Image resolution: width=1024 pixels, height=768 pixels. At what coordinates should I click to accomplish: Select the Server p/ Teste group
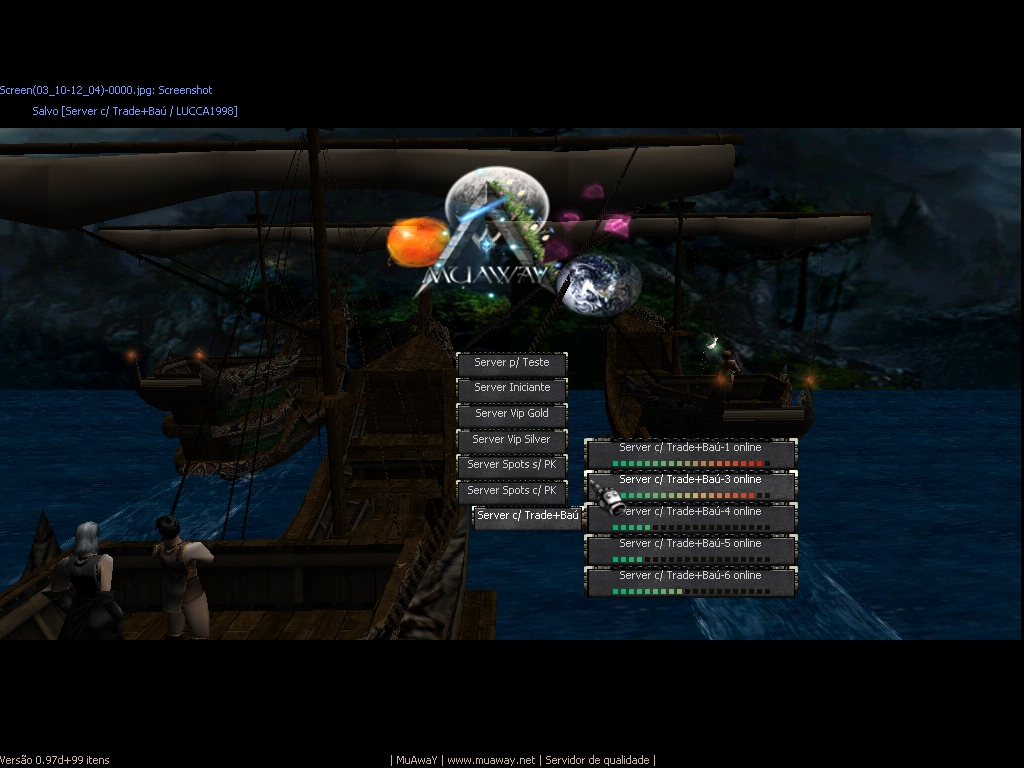(512, 363)
